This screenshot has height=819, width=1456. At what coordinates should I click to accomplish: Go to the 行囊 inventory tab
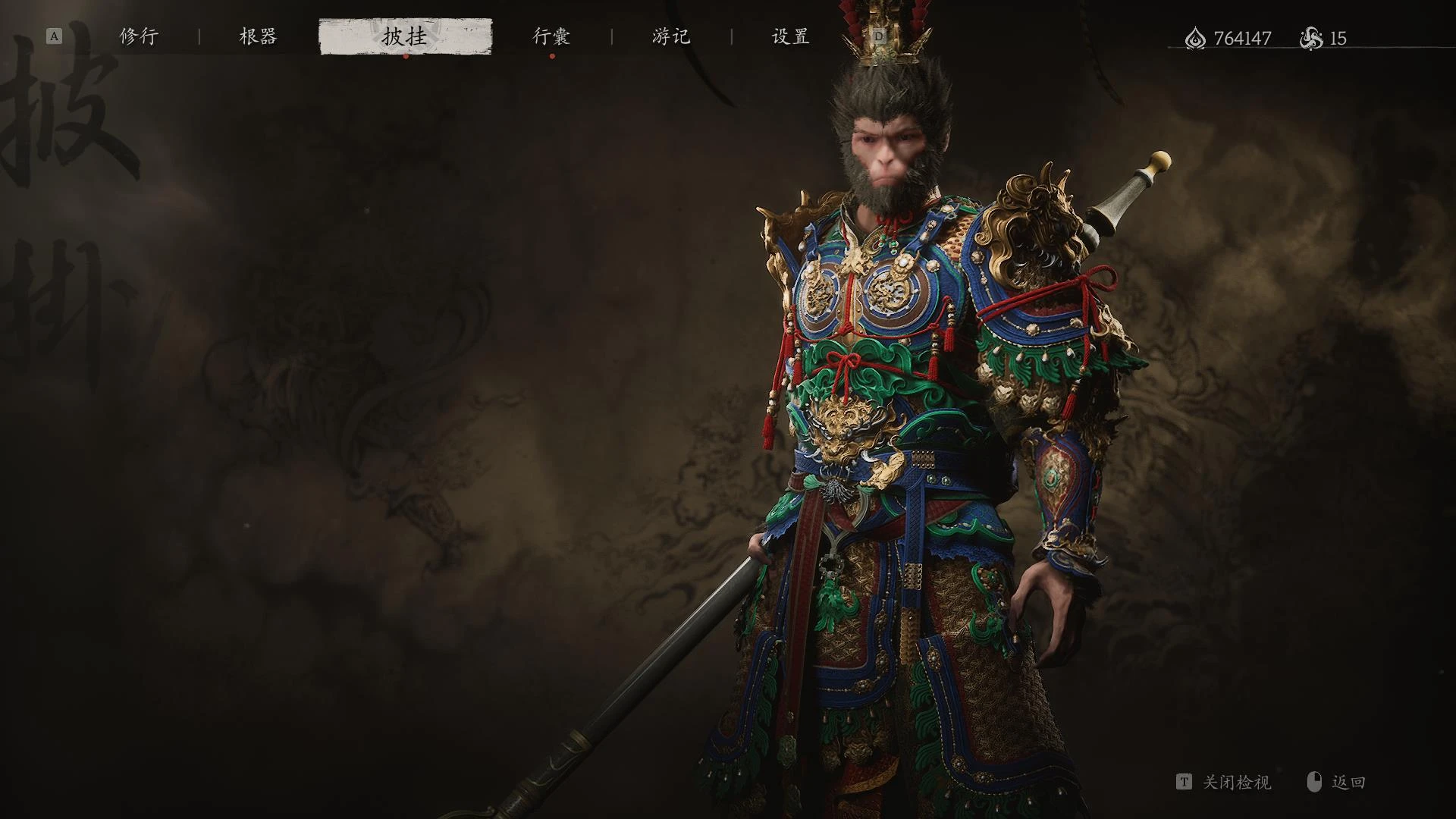click(551, 36)
